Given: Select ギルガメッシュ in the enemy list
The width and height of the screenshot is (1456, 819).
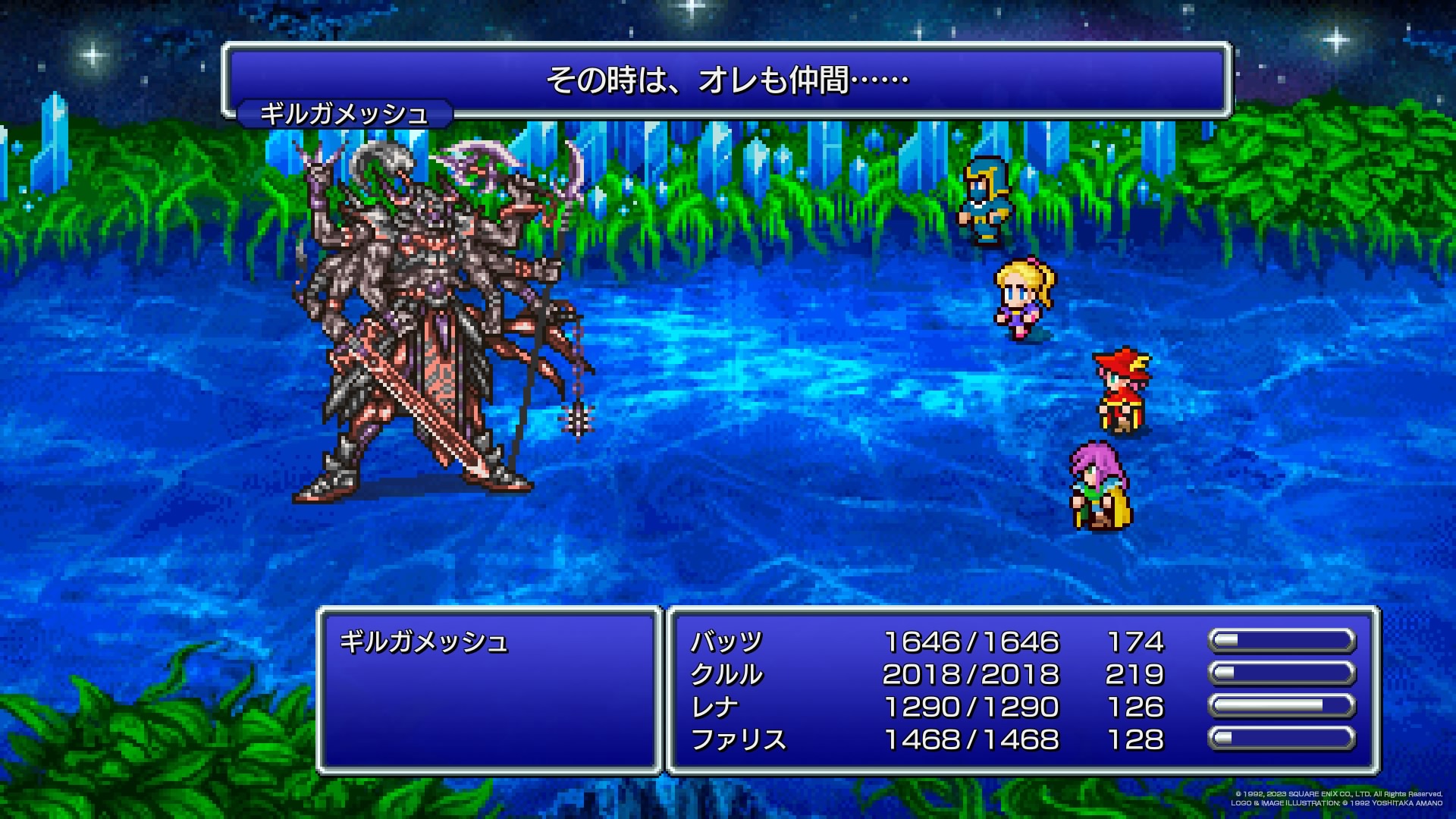Looking at the screenshot, I should pyautogui.click(x=423, y=642).
